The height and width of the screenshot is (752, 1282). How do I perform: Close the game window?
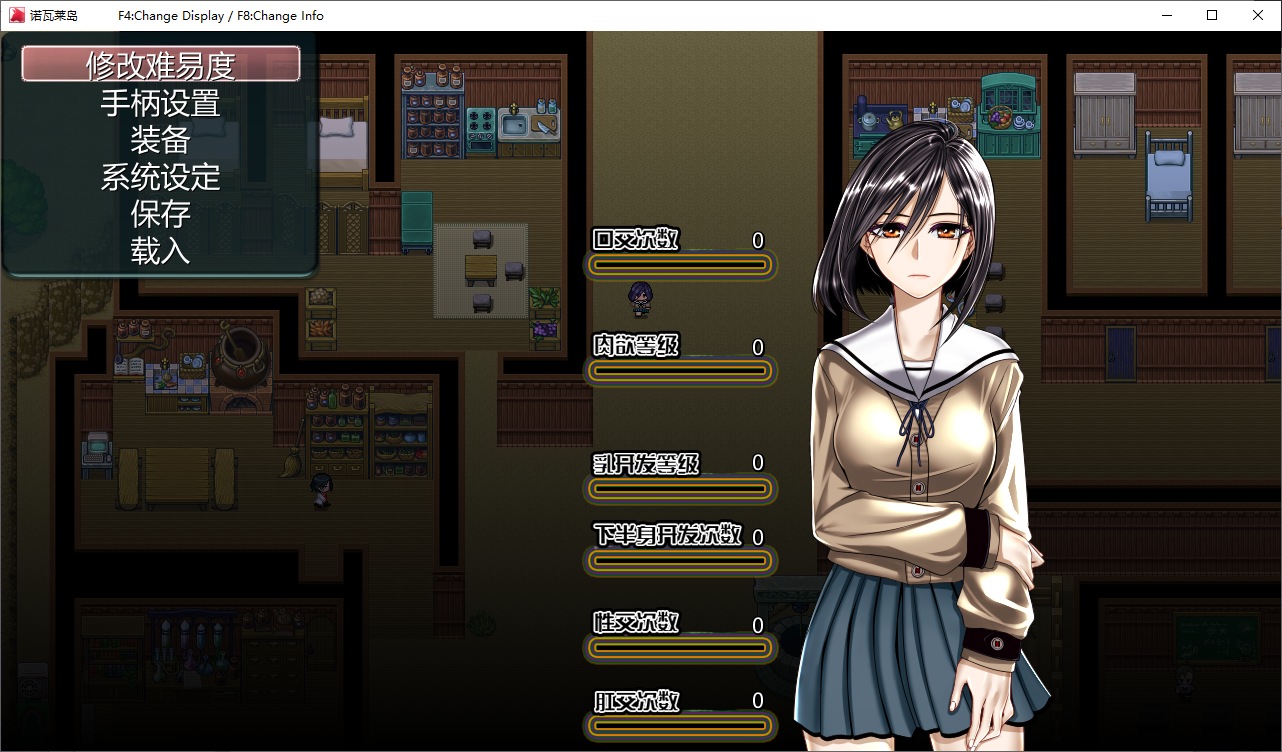1258,15
